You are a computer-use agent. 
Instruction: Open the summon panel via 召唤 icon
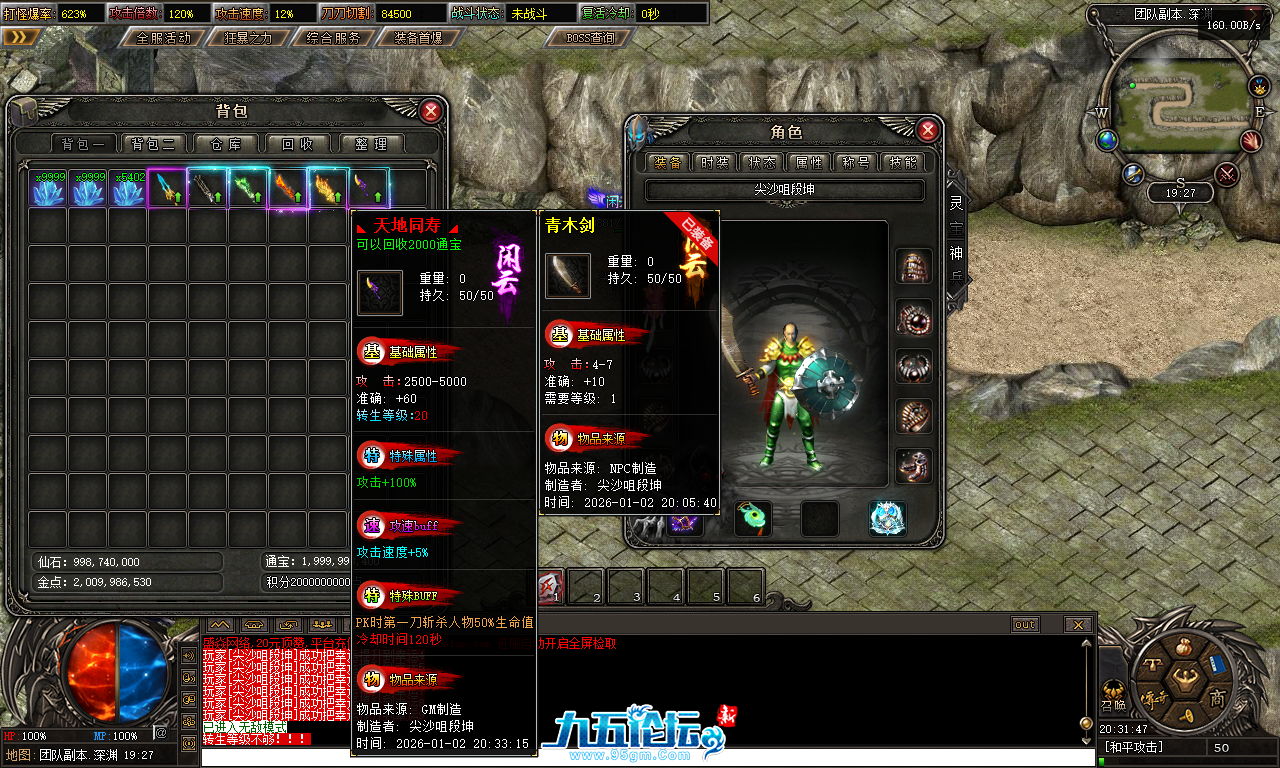click(1113, 689)
